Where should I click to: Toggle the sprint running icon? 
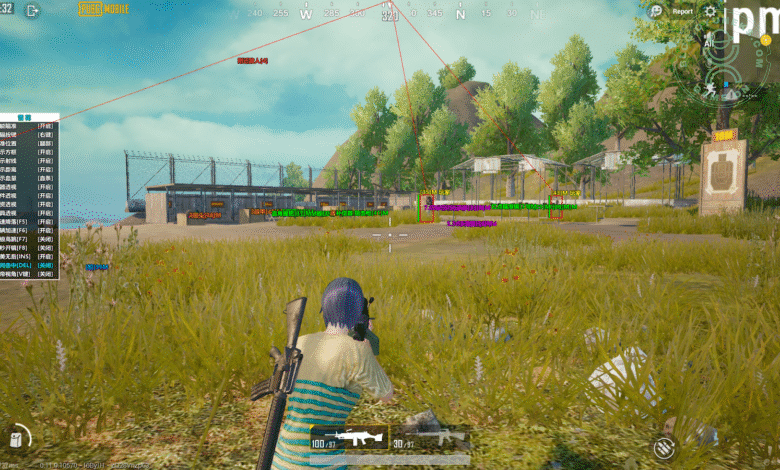pyautogui.click(x=709, y=89)
